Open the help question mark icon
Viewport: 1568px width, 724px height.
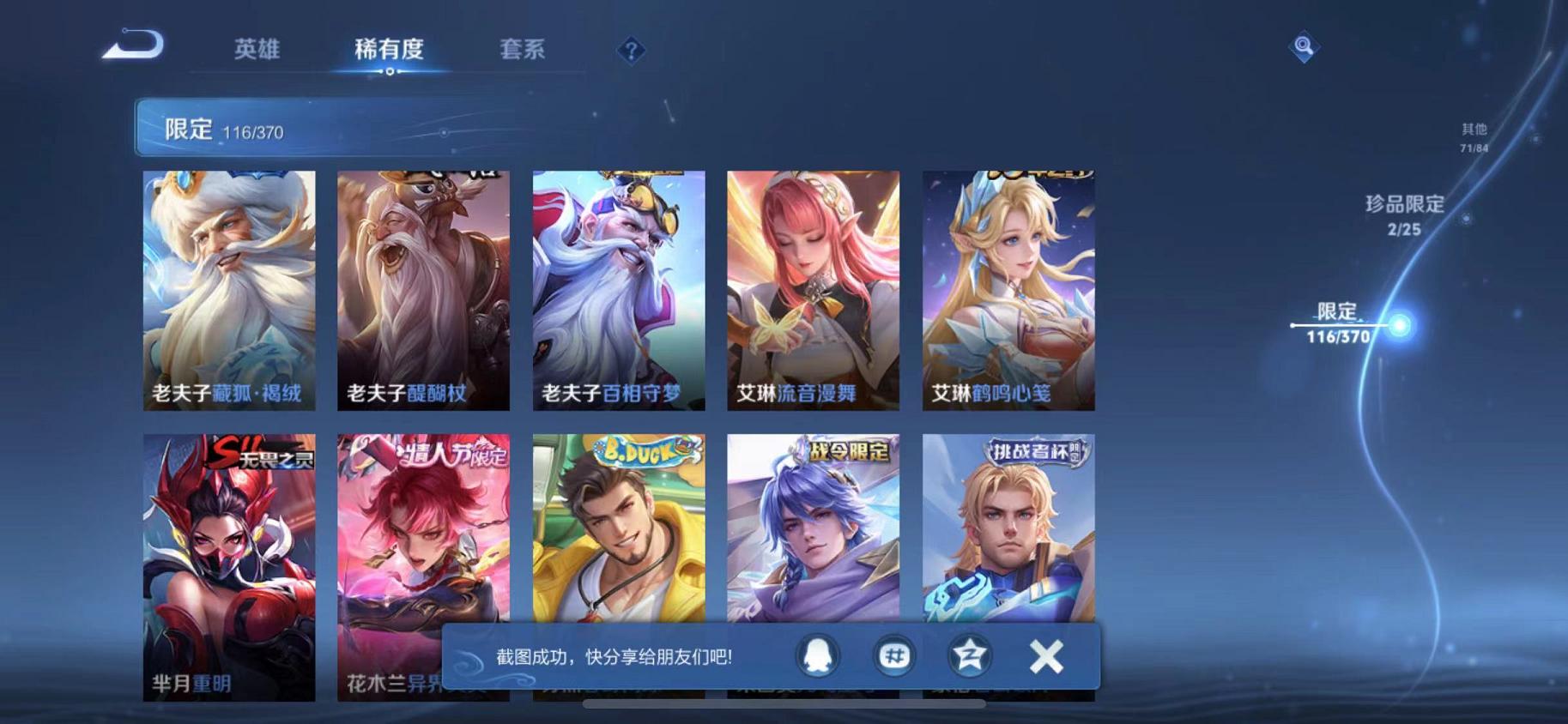631,51
